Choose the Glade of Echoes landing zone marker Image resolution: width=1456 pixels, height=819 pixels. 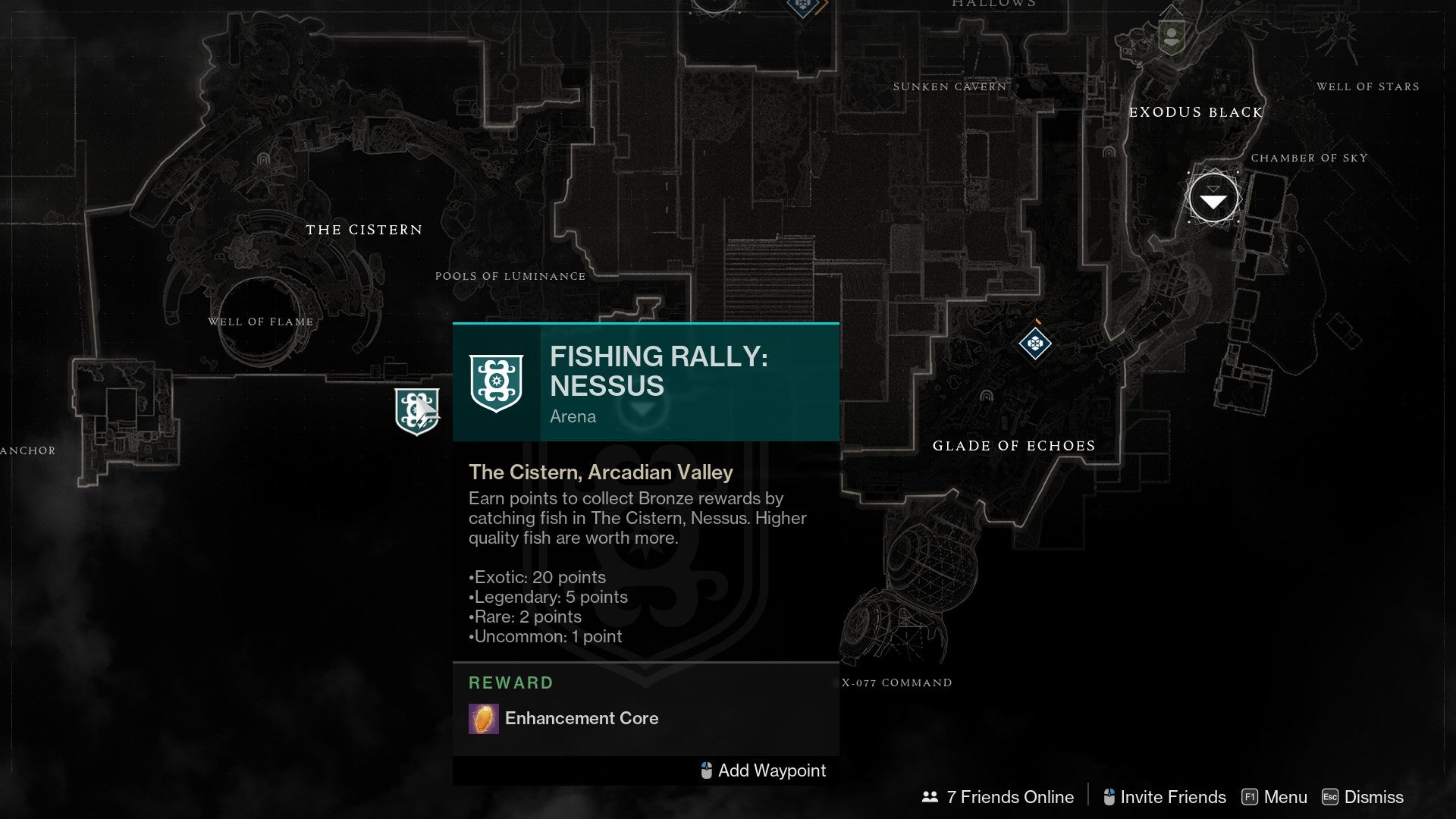coord(1035,344)
